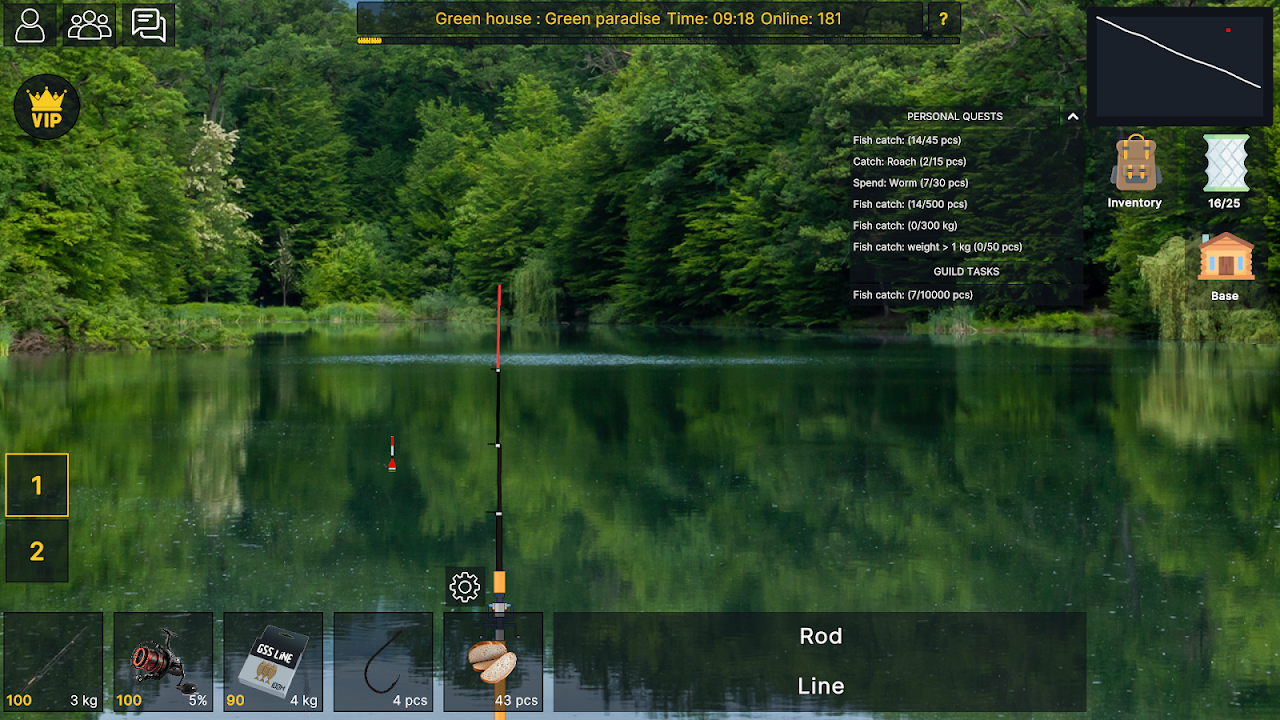The height and width of the screenshot is (720, 1280).
Task: Open the chat messages icon
Action: [149, 25]
